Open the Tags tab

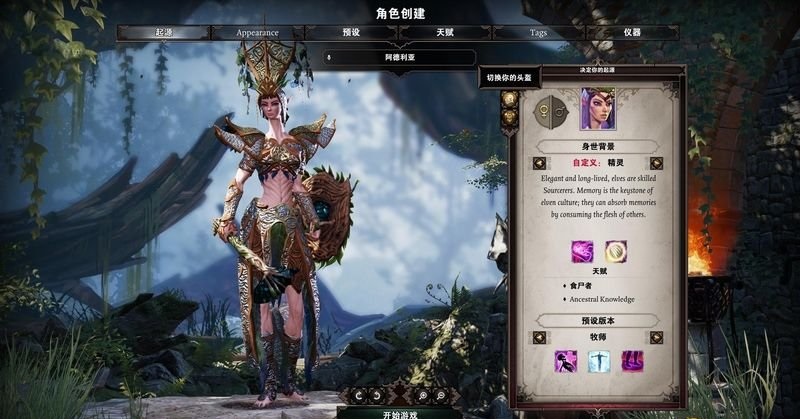(x=539, y=32)
